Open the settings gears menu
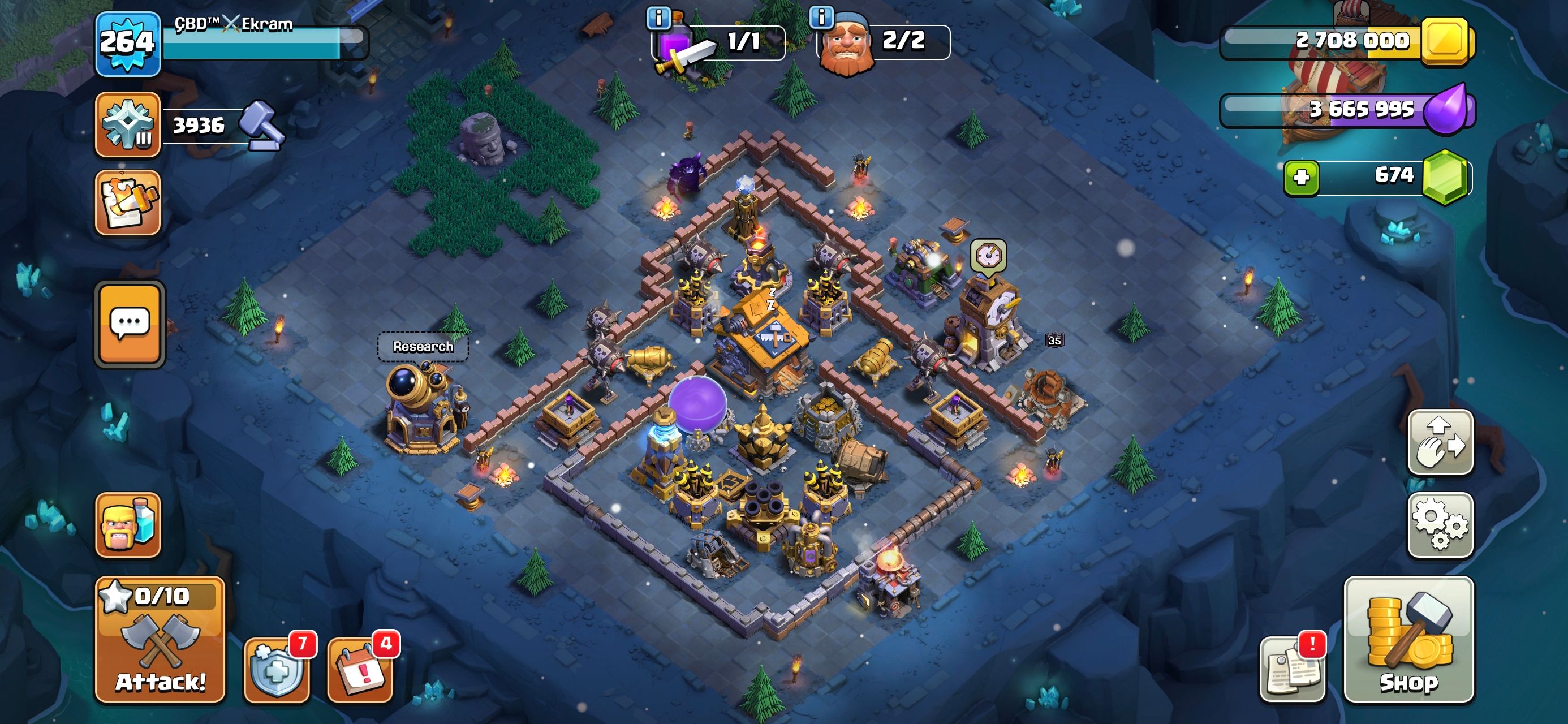The height and width of the screenshot is (724, 1568). coord(1440,525)
